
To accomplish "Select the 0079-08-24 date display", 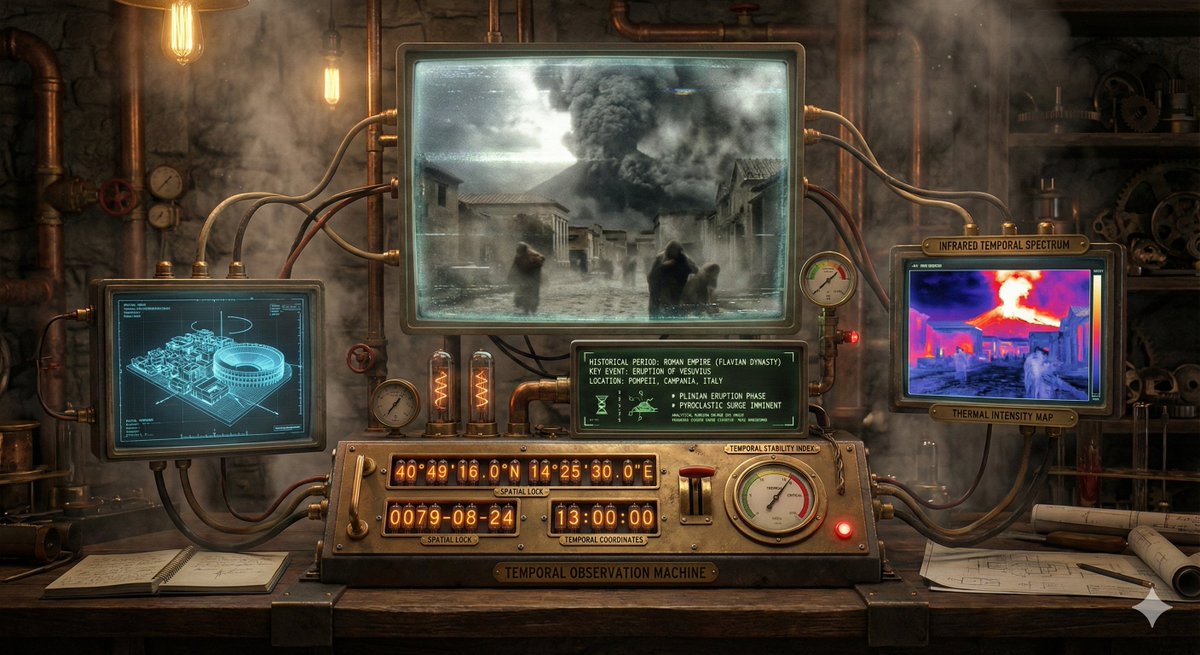I will [x=451, y=518].
